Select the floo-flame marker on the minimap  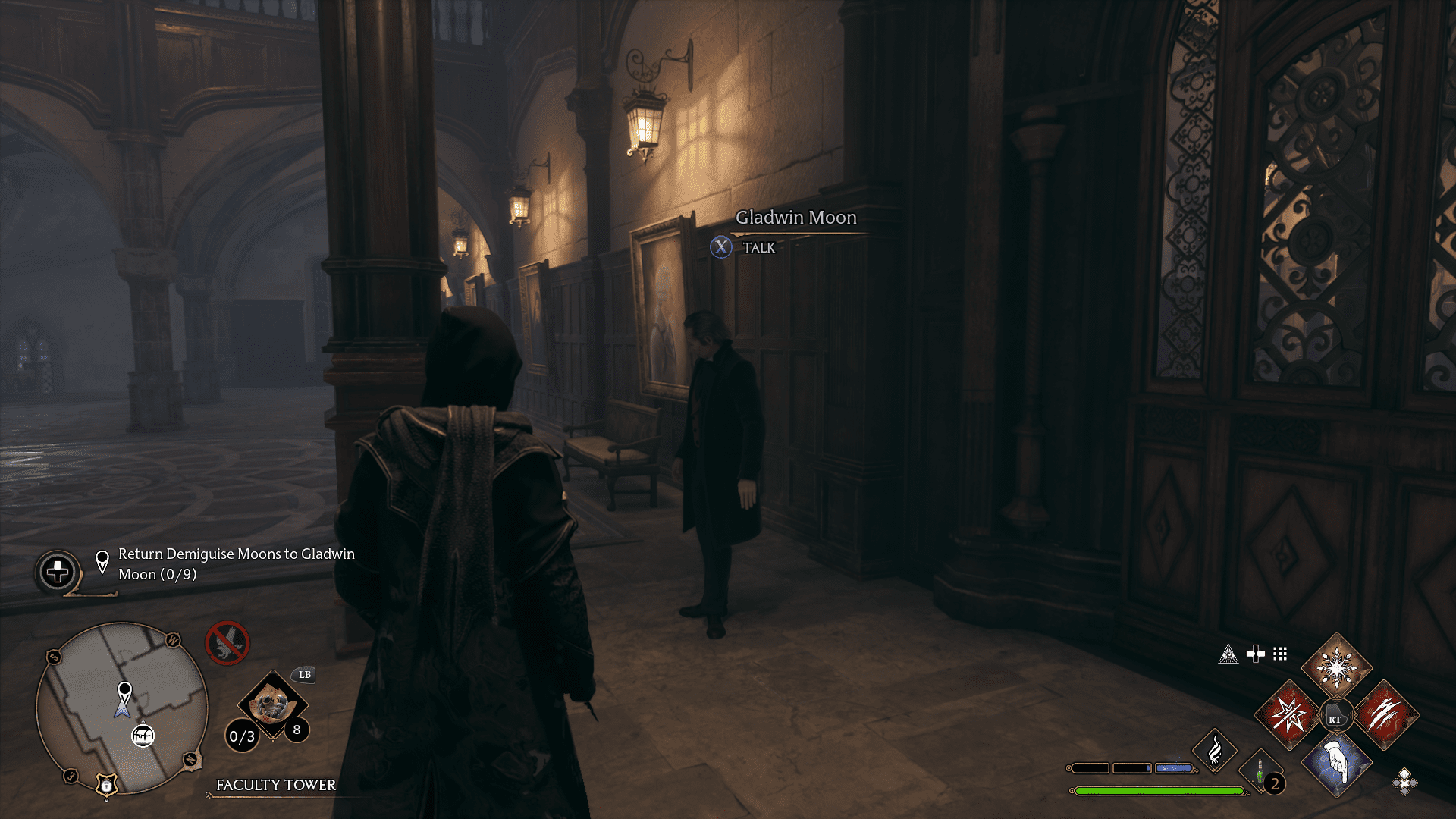(143, 736)
